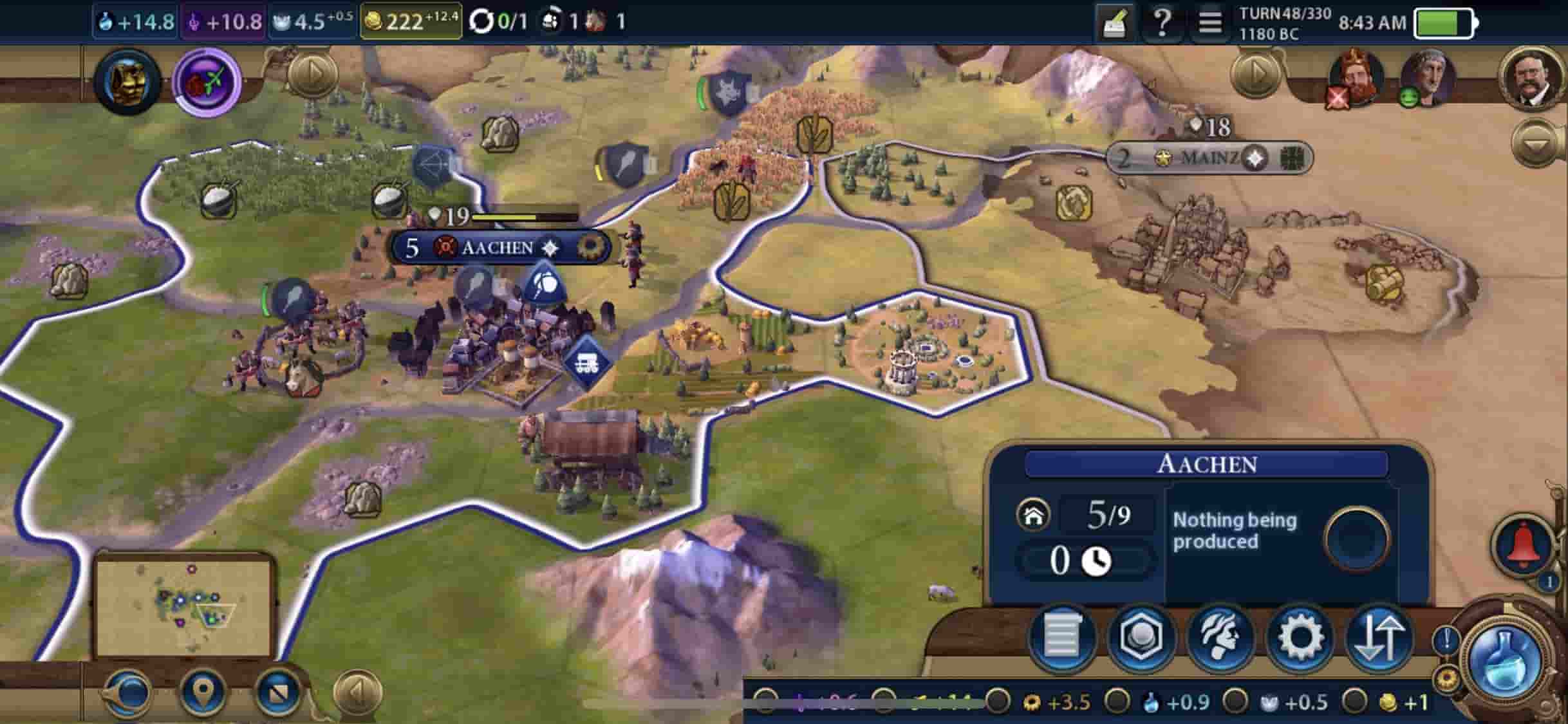Open the gear production button
Image resolution: width=1568 pixels, height=724 pixels.
[1300, 637]
